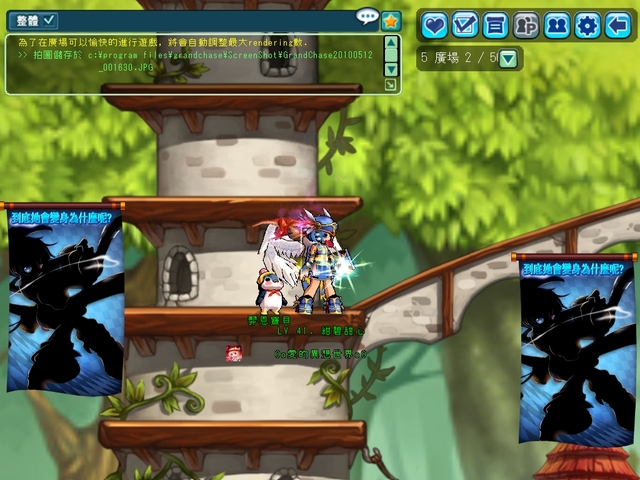
Task: Open the 廣場 channel dropdown
Action: click(508, 59)
